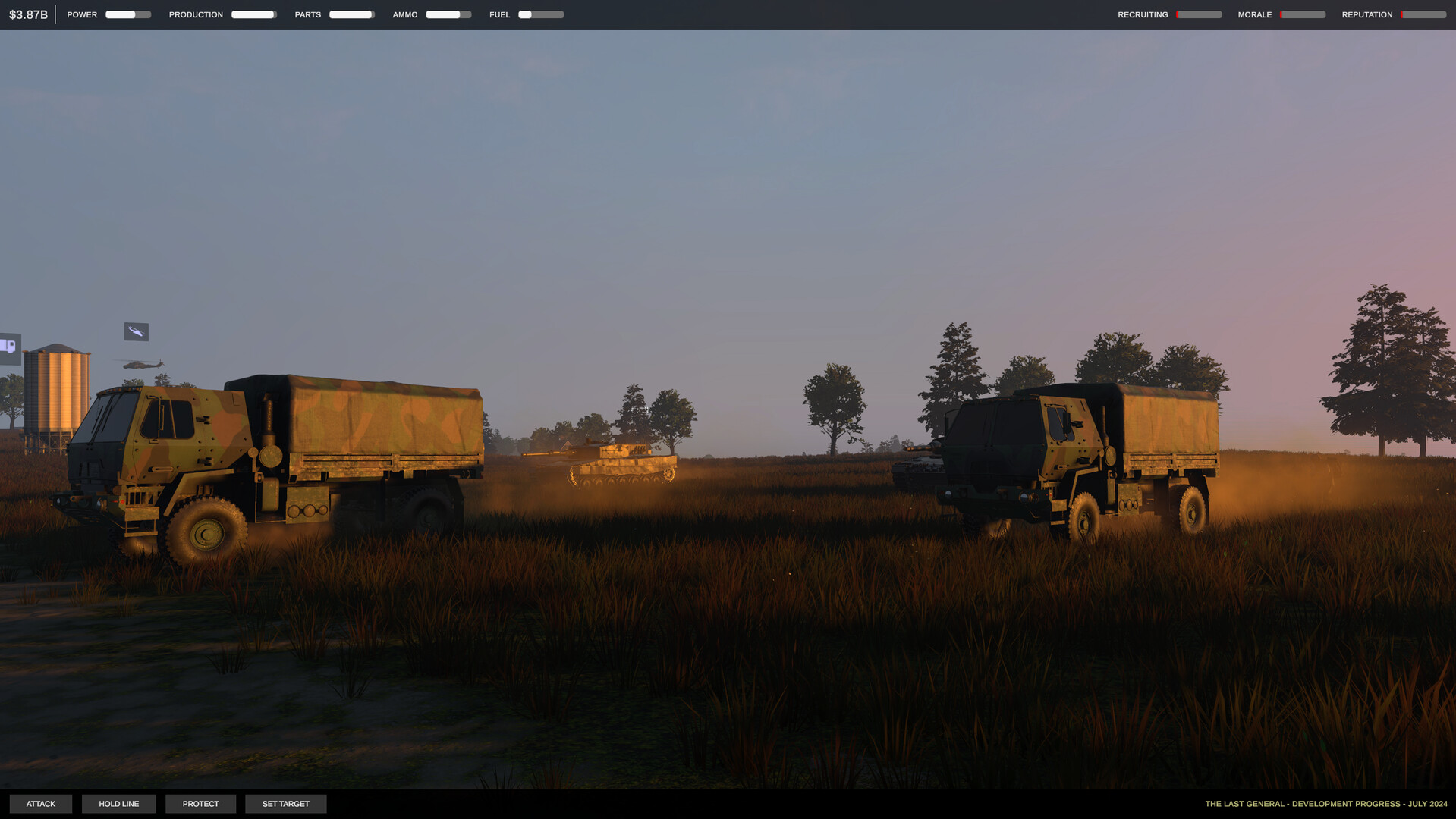1456x819 pixels.
Task: Click the PRODUCTION resource gauge
Action: [253, 14]
